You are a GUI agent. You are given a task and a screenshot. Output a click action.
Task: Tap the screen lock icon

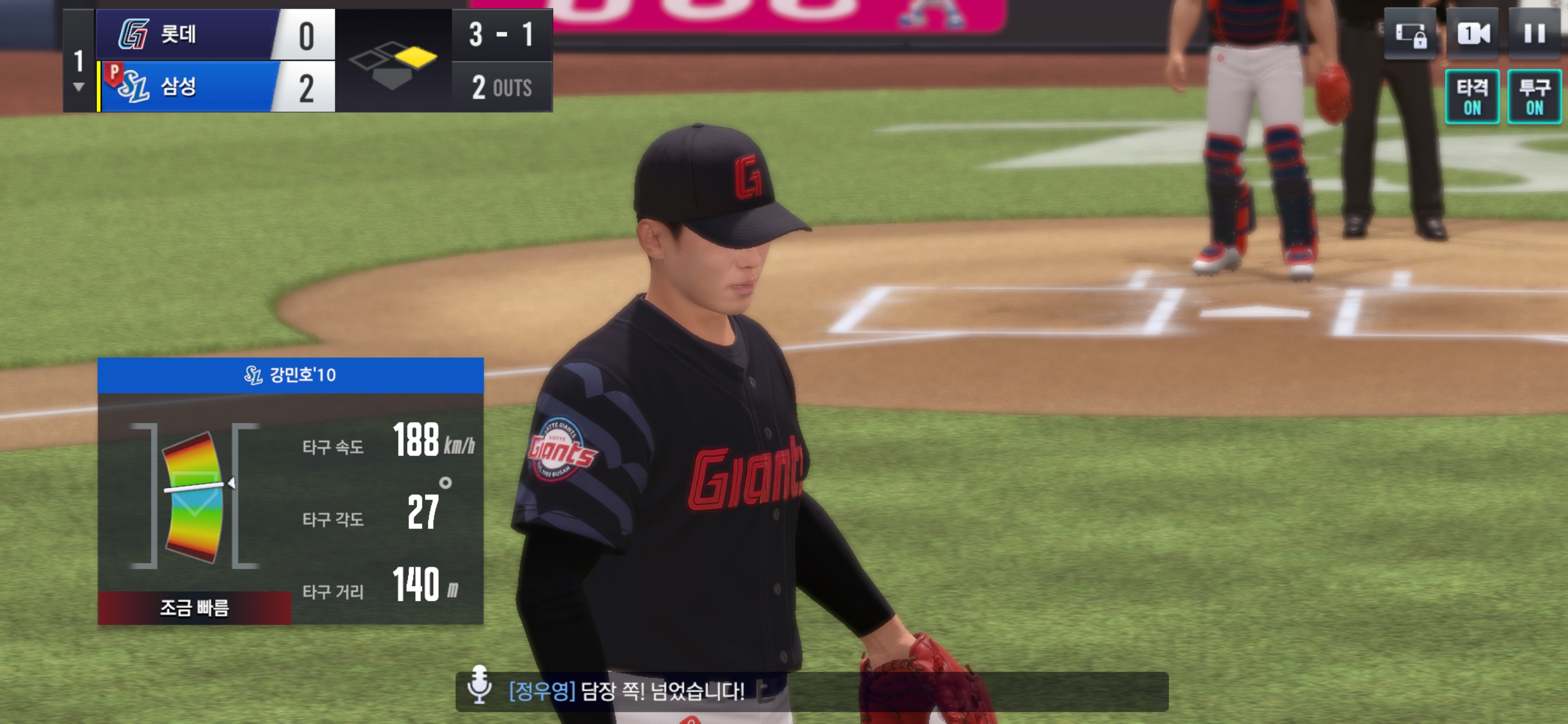pos(1410,34)
